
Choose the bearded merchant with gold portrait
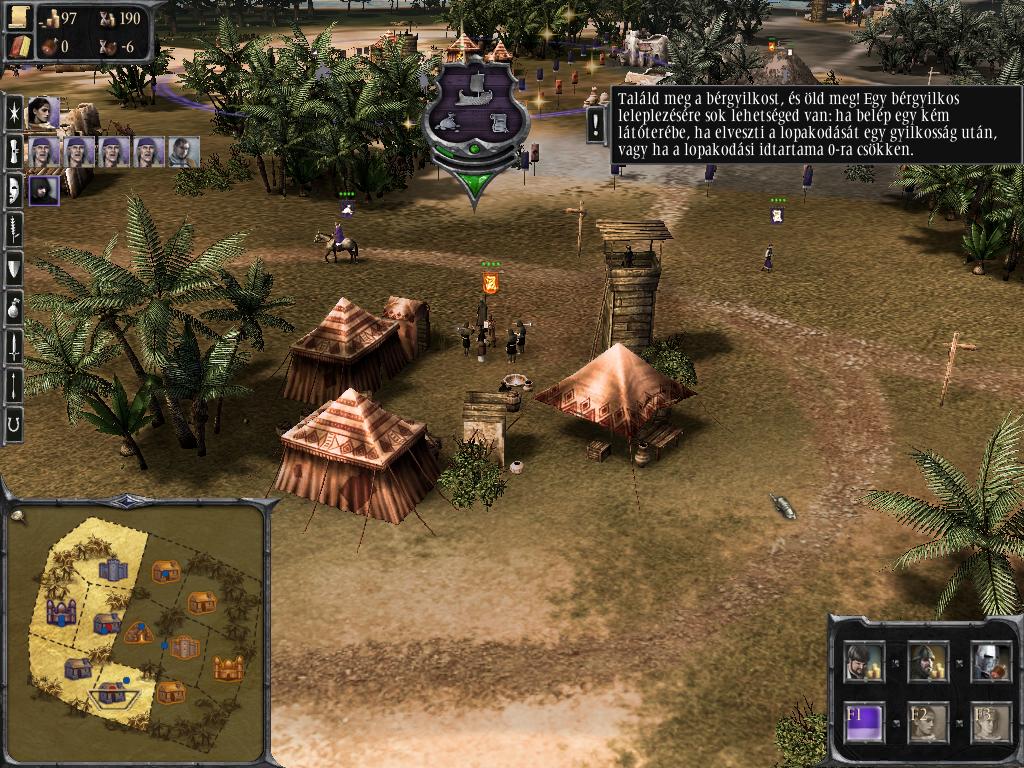864,661
